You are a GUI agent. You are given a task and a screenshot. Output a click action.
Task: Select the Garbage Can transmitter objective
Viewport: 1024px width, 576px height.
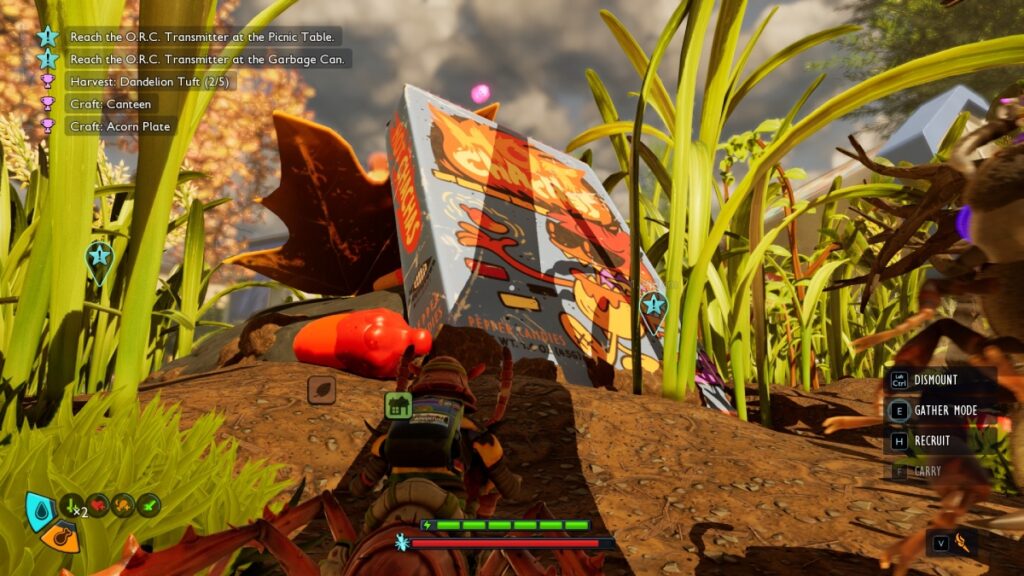[x=207, y=59]
